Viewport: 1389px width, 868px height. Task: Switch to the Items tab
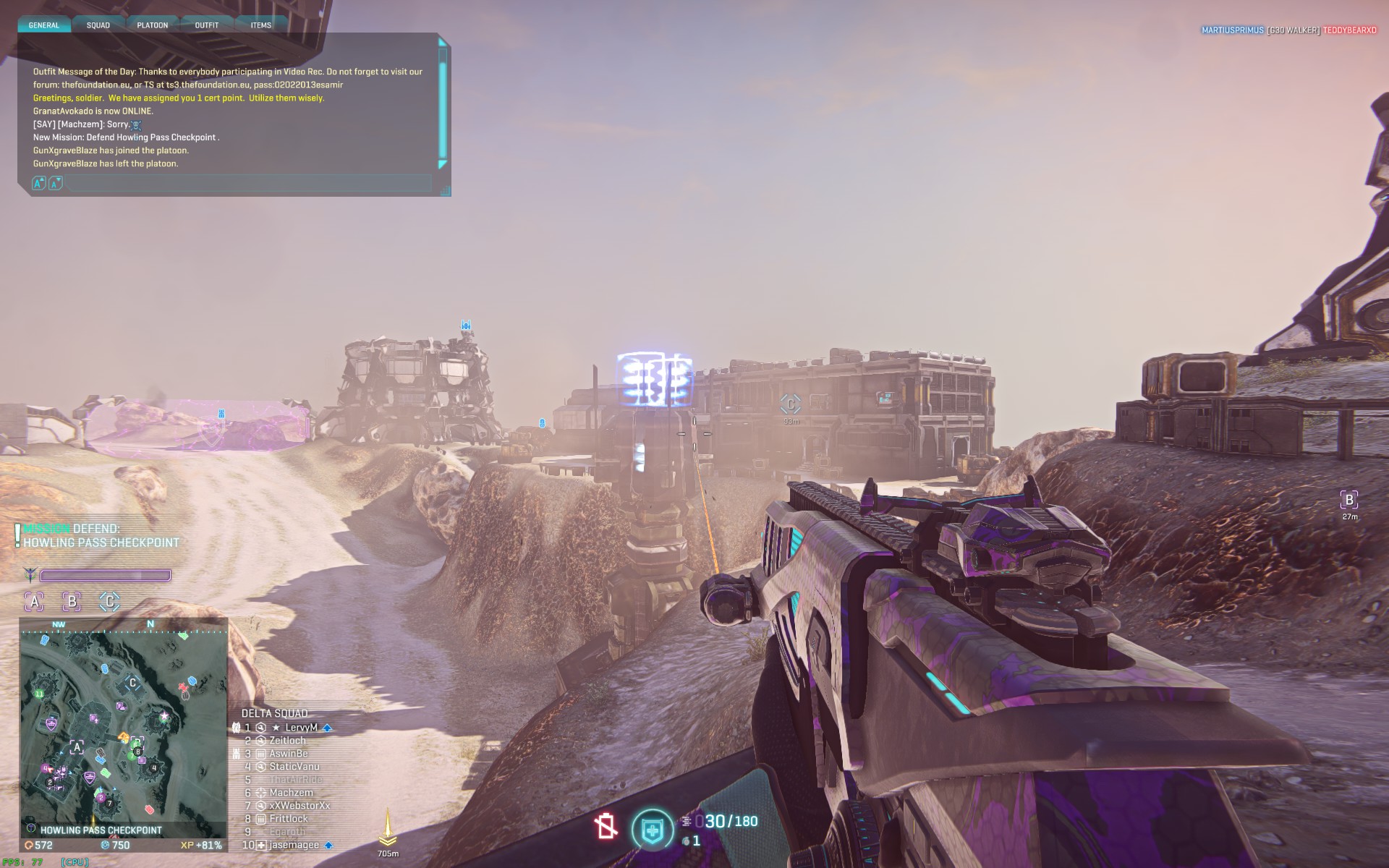[x=261, y=25]
